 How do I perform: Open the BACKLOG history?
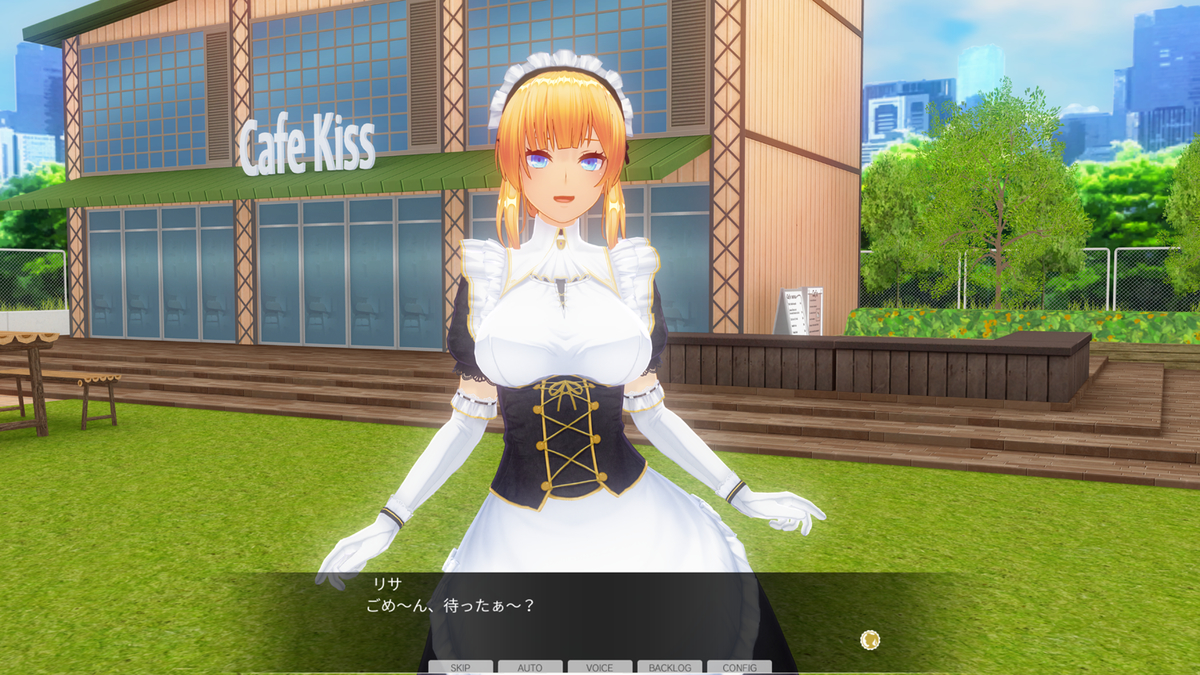670,667
